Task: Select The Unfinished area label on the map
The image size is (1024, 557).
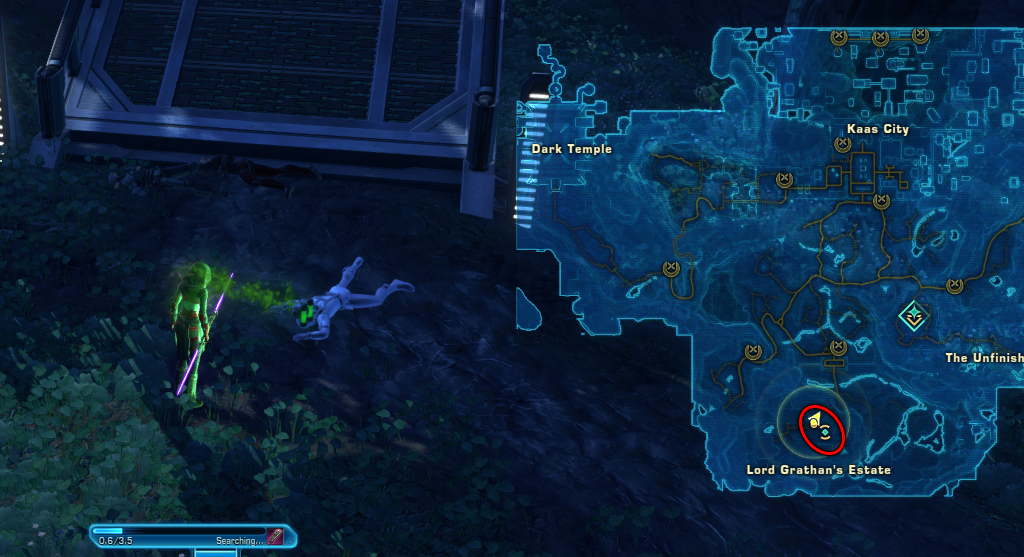Action: 984,358
